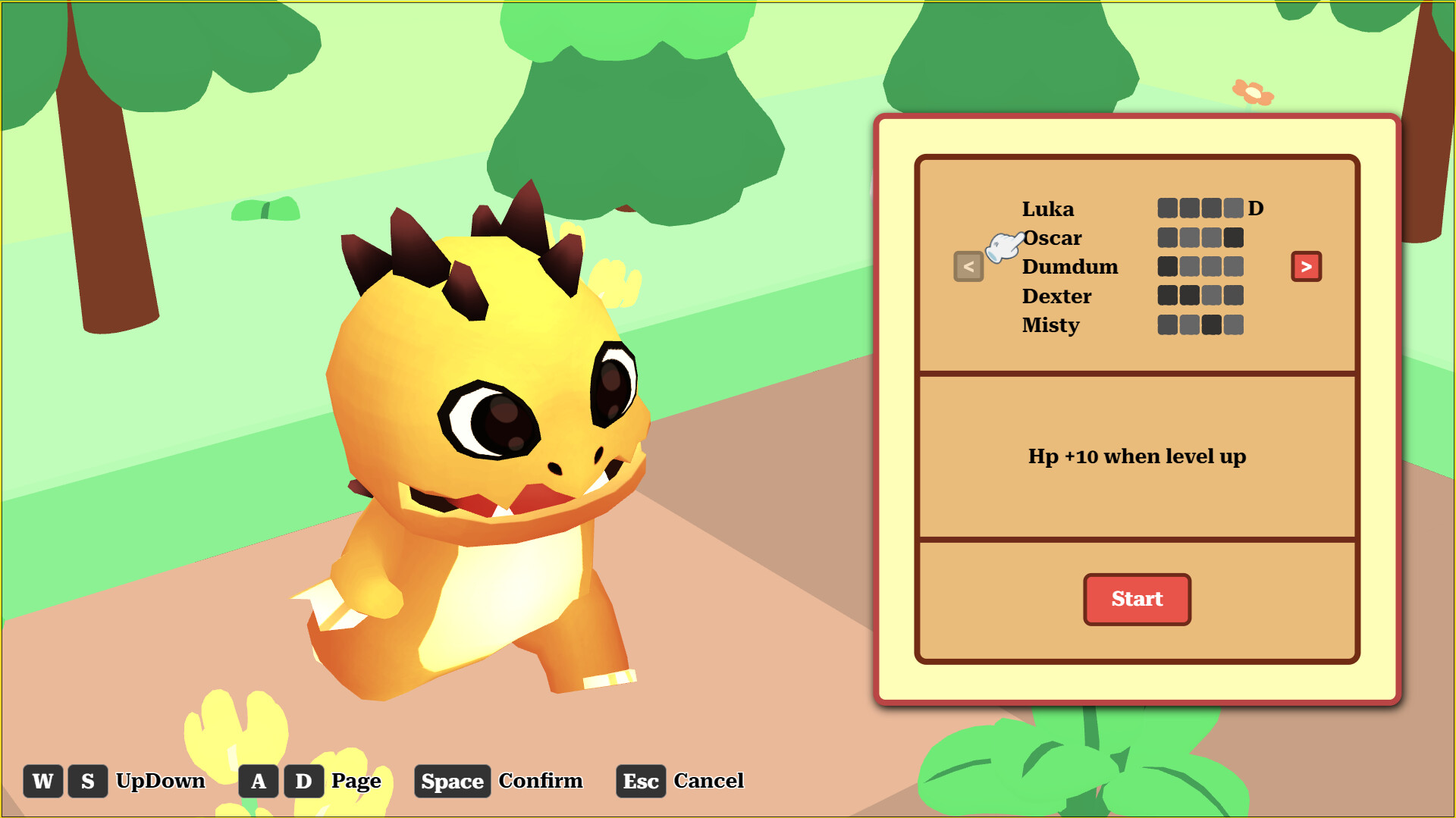Open the previous pet page with left arrow
This screenshot has height=818, width=1456.
[x=968, y=266]
